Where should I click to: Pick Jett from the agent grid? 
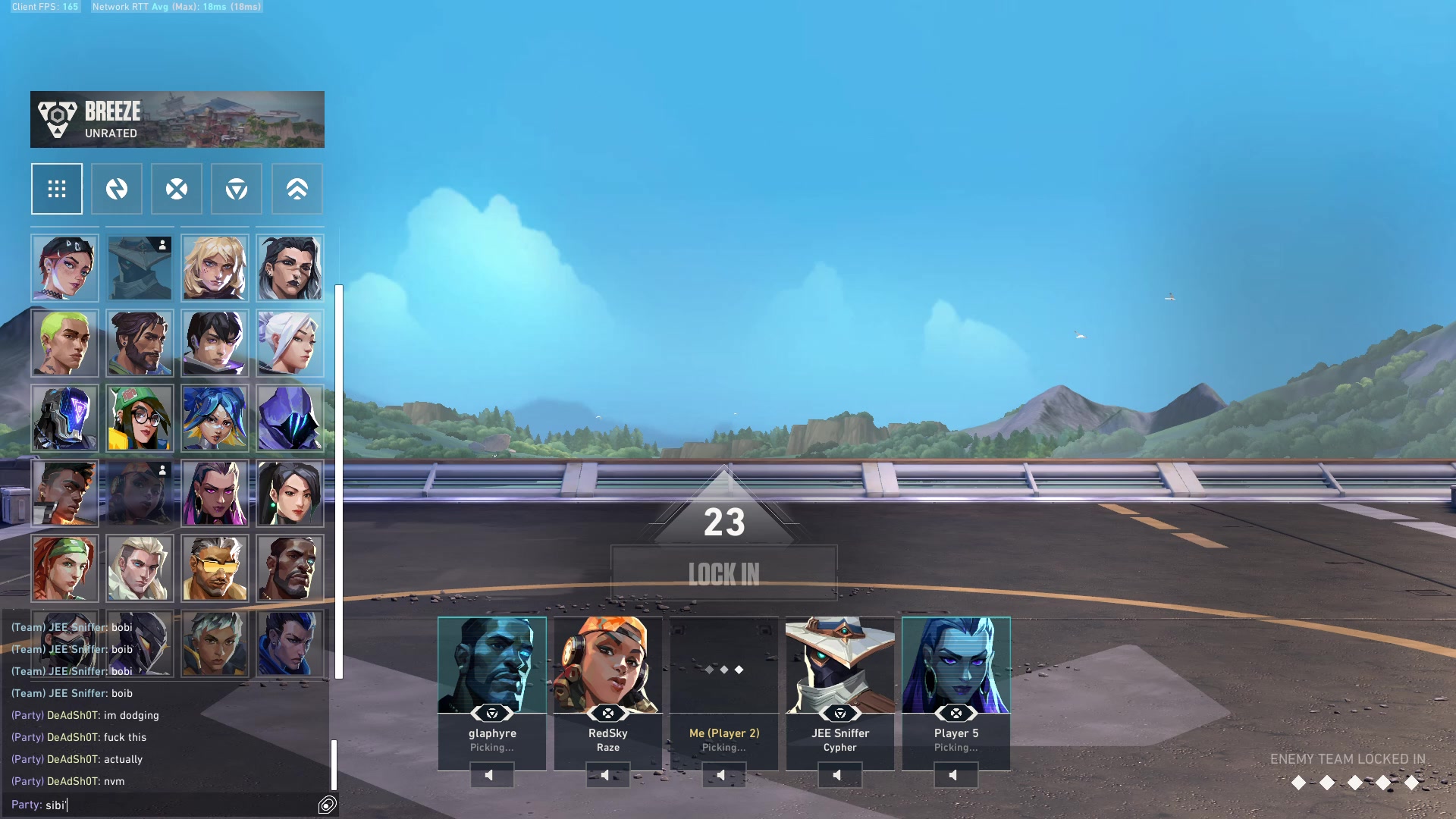(x=290, y=344)
